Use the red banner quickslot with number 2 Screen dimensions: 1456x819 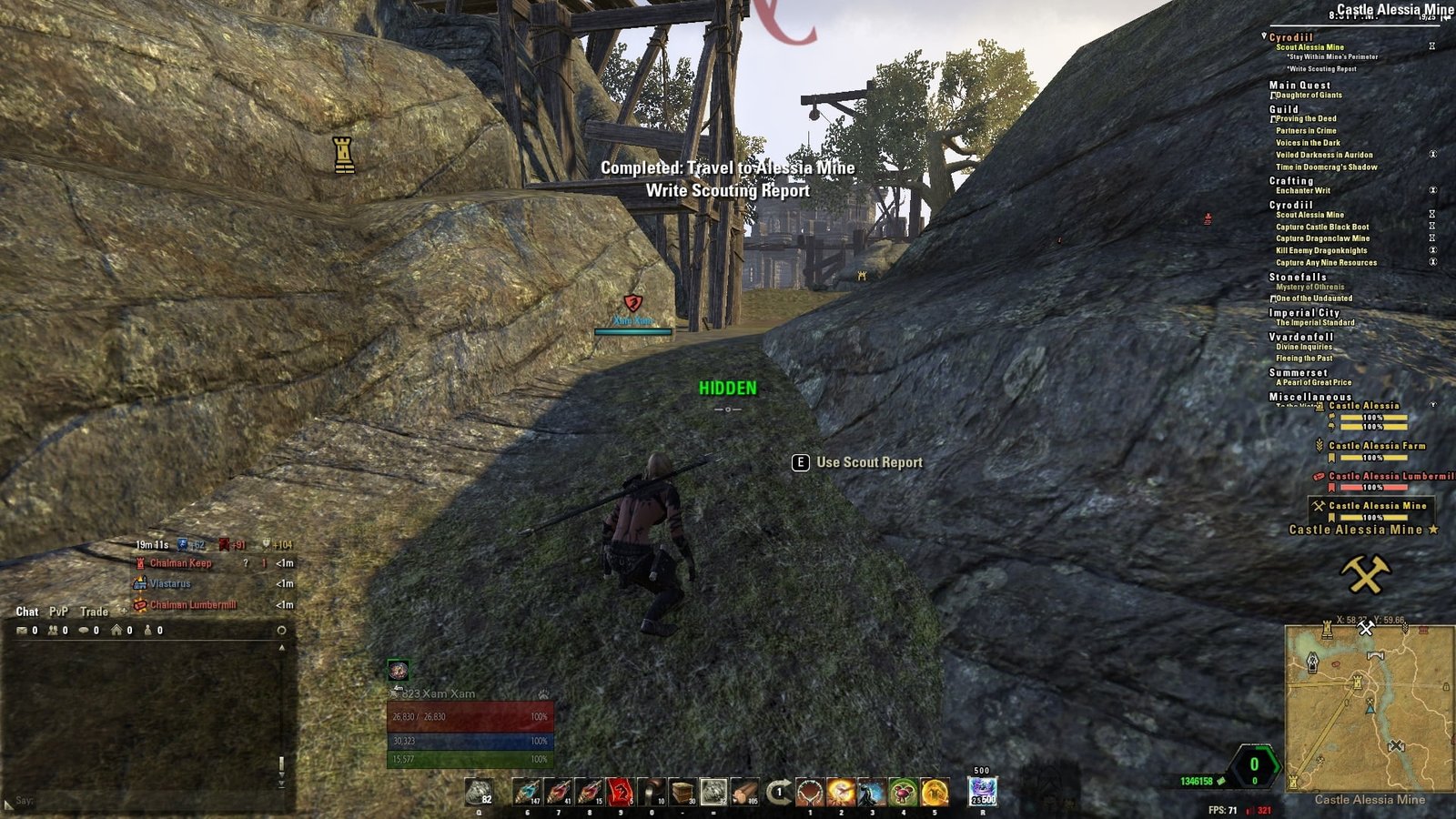tap(620, 792)
